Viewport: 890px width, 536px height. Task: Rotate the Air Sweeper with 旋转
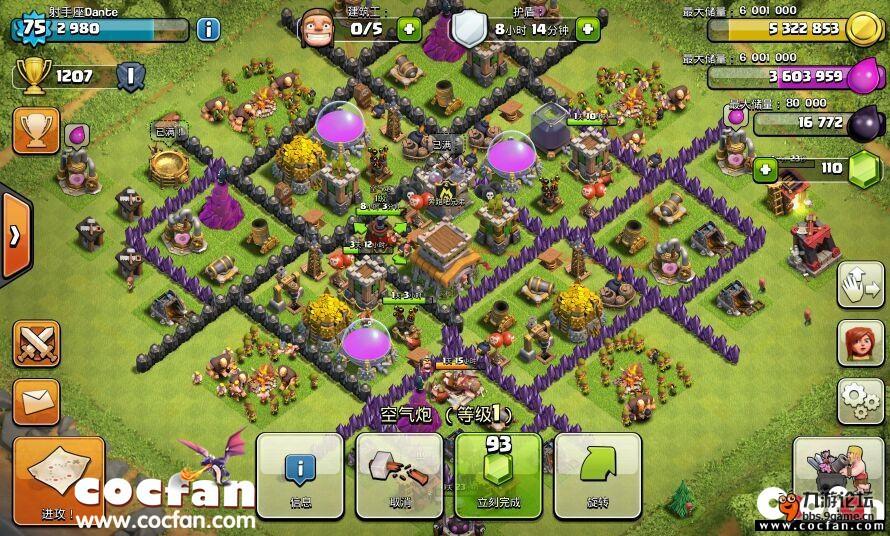coord(596,475)
